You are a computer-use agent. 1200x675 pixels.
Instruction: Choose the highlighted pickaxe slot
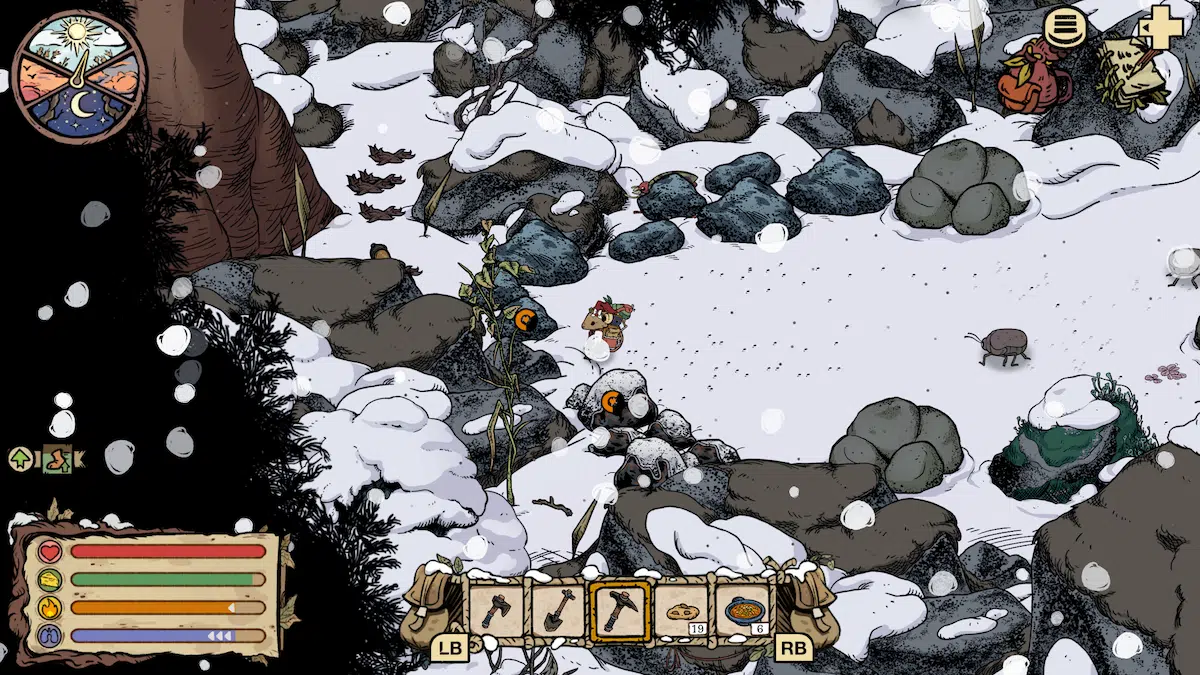coord(620,609)
